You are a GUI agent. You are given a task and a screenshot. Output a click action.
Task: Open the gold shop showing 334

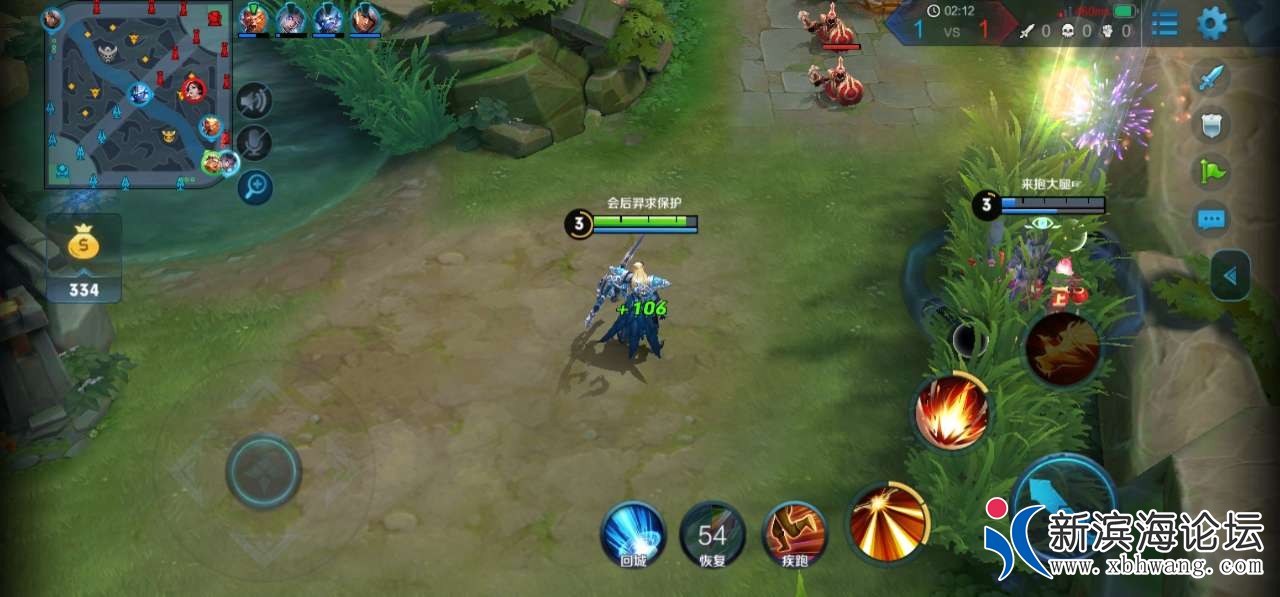coord(84,258)
